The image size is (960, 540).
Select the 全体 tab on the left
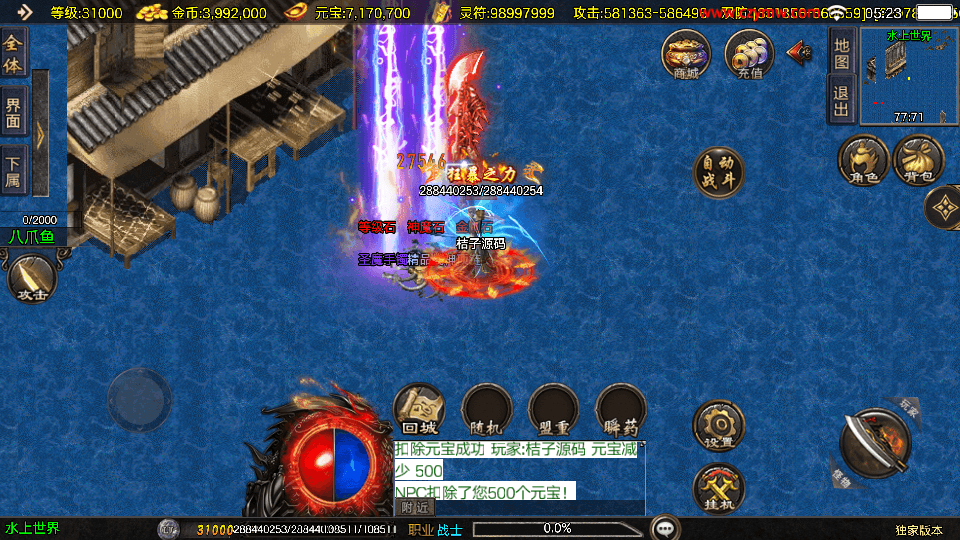coord(13,53)
